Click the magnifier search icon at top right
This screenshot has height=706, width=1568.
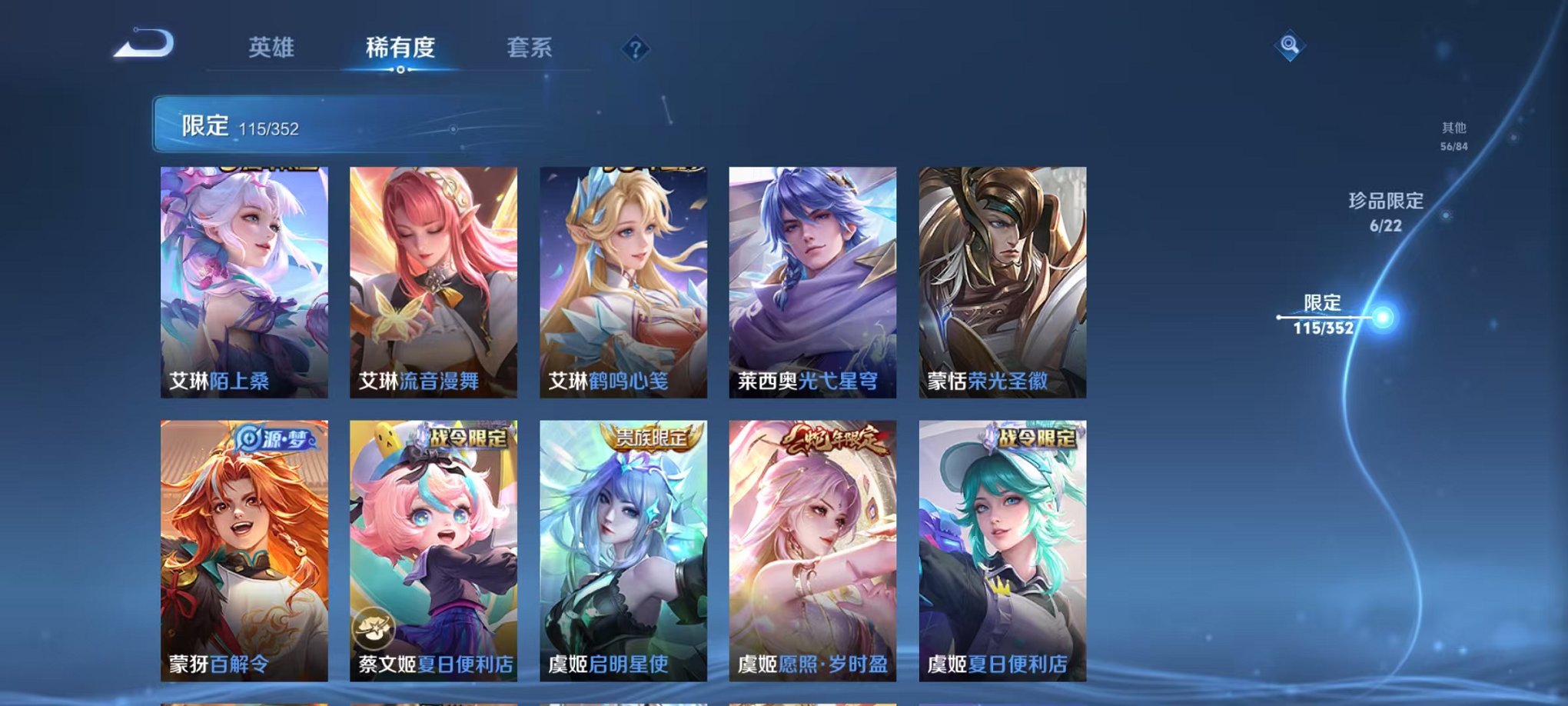point(1291,46)
